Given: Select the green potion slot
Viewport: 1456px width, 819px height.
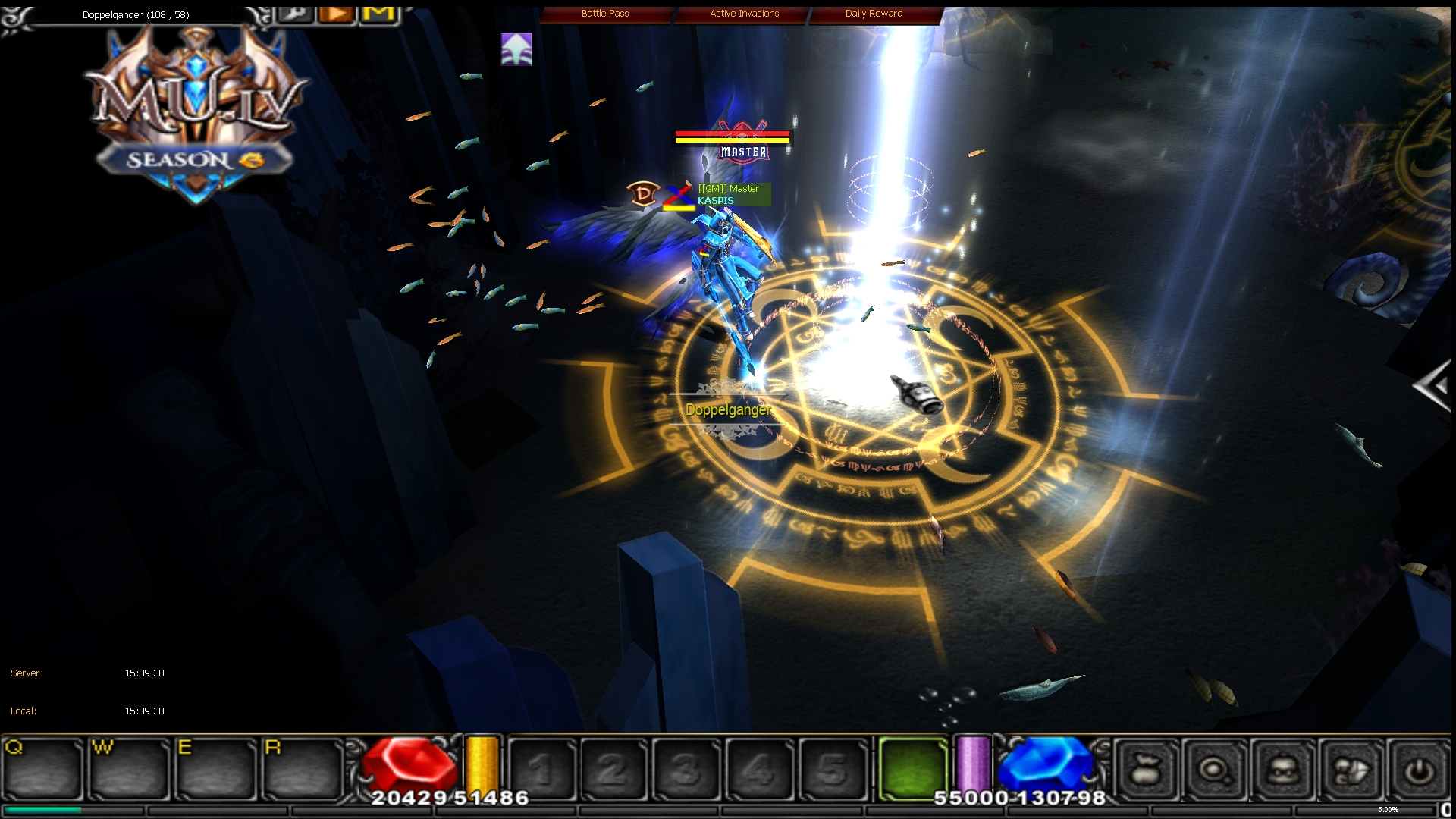Looking at the screenshot, I should [x=912, y=768].
